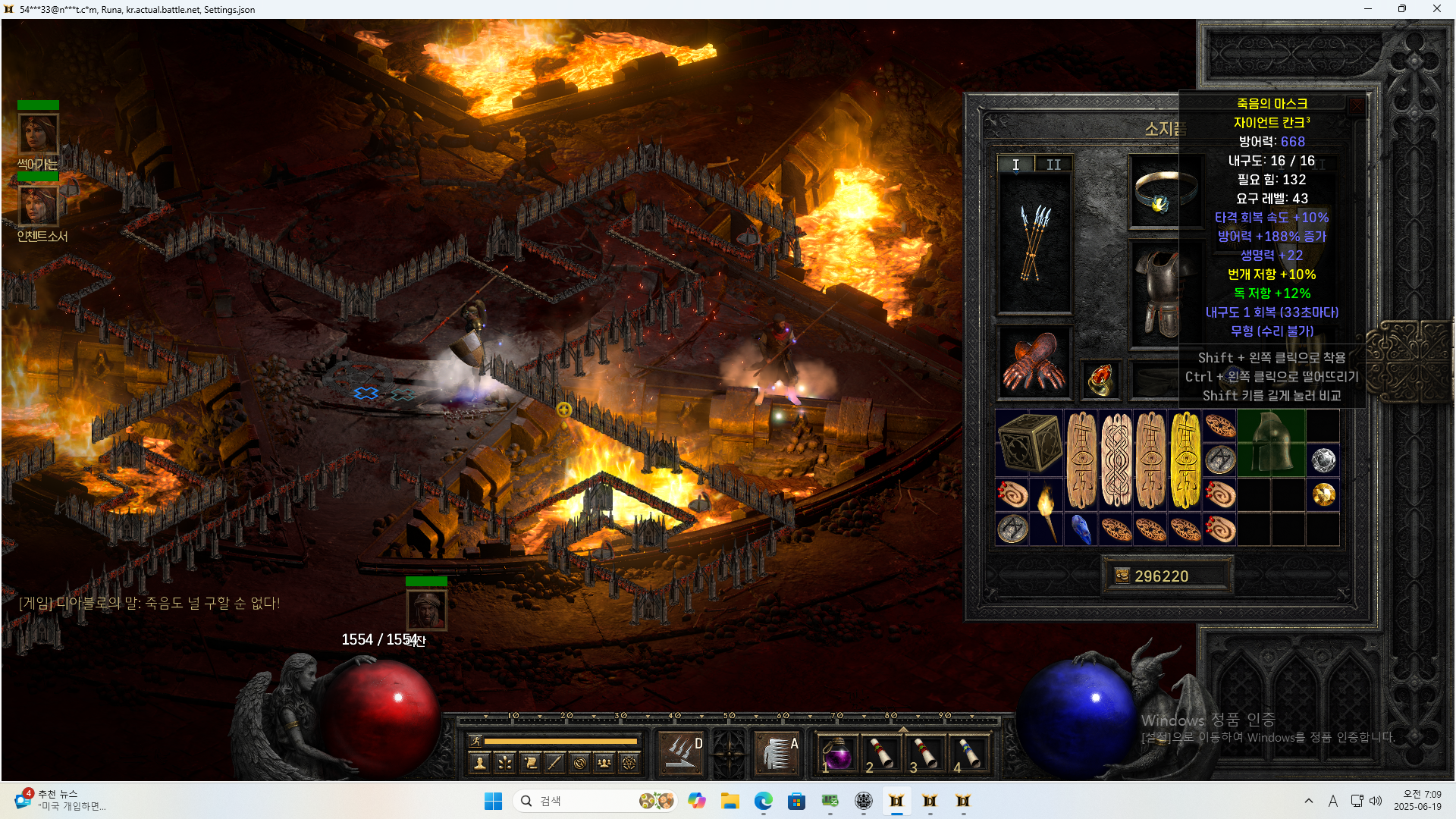The height and width of the screenshot is (819, 1456).
Task: Click the equipped javelins weapon slot
Action: [1034, 244]
